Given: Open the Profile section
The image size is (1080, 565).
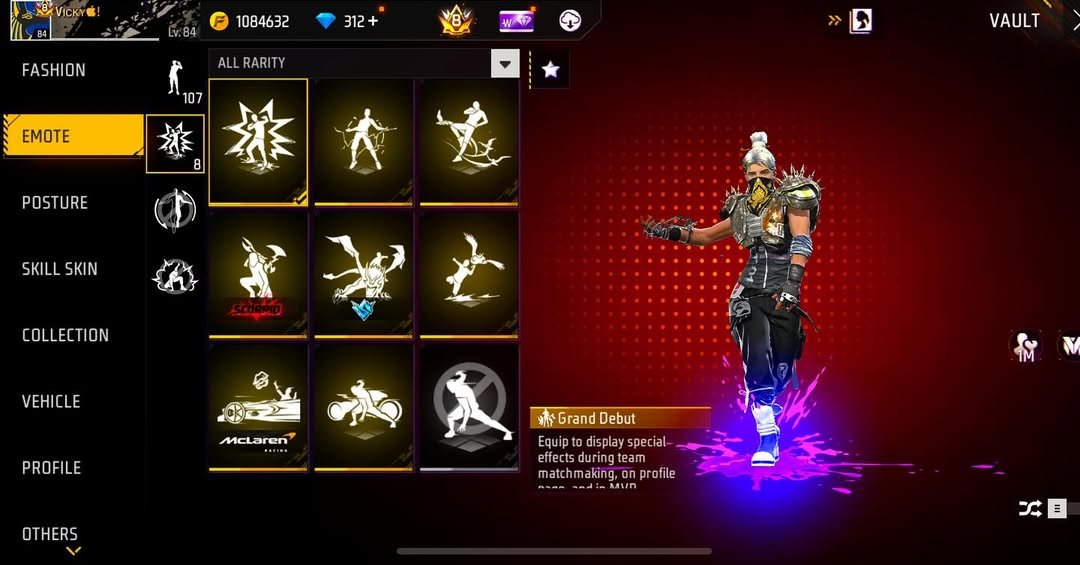Looking at the screenshot, I should pyautogui.click(x=52, y=468).
